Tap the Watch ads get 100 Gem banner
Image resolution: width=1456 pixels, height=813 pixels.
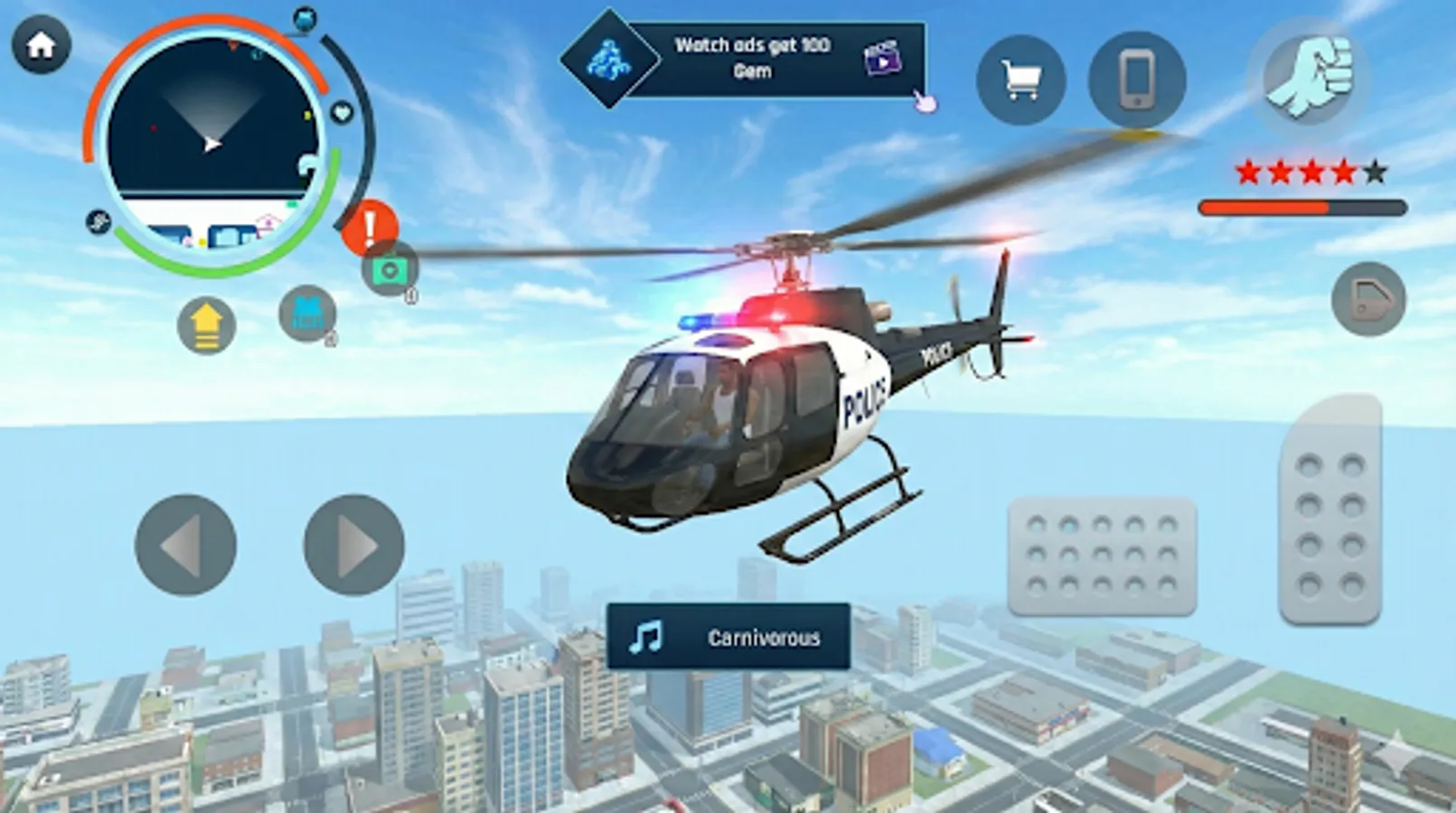point(756,56)
